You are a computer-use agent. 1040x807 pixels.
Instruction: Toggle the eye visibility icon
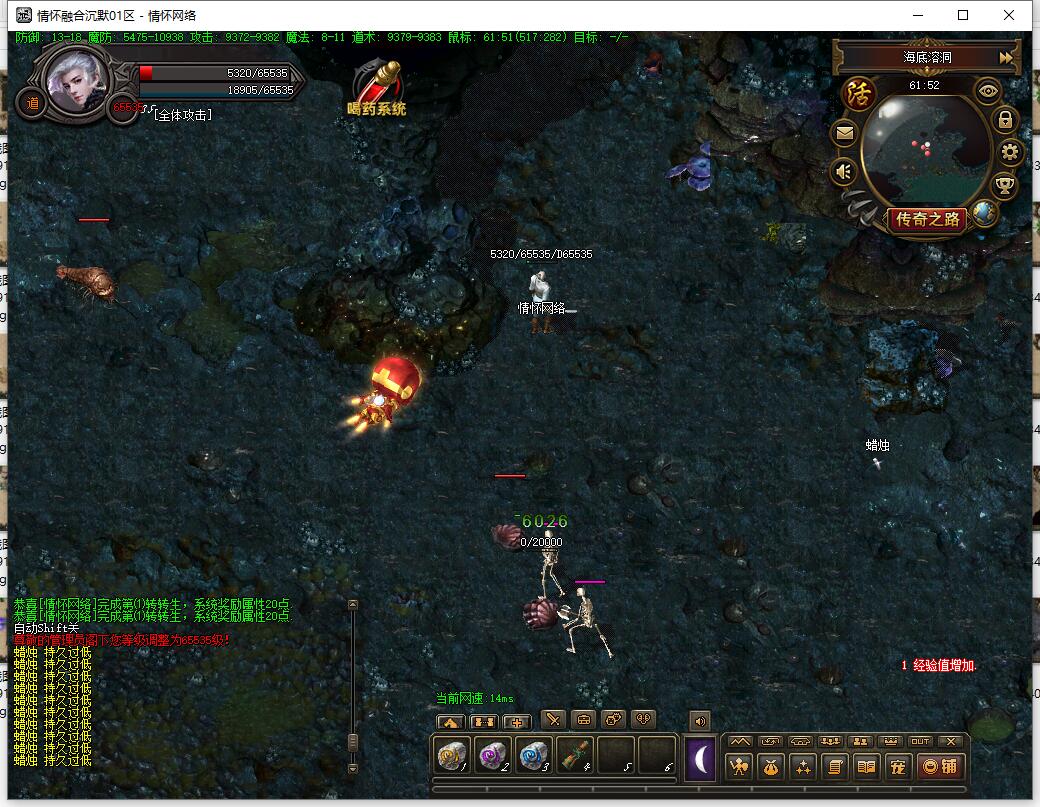(989, 91)
